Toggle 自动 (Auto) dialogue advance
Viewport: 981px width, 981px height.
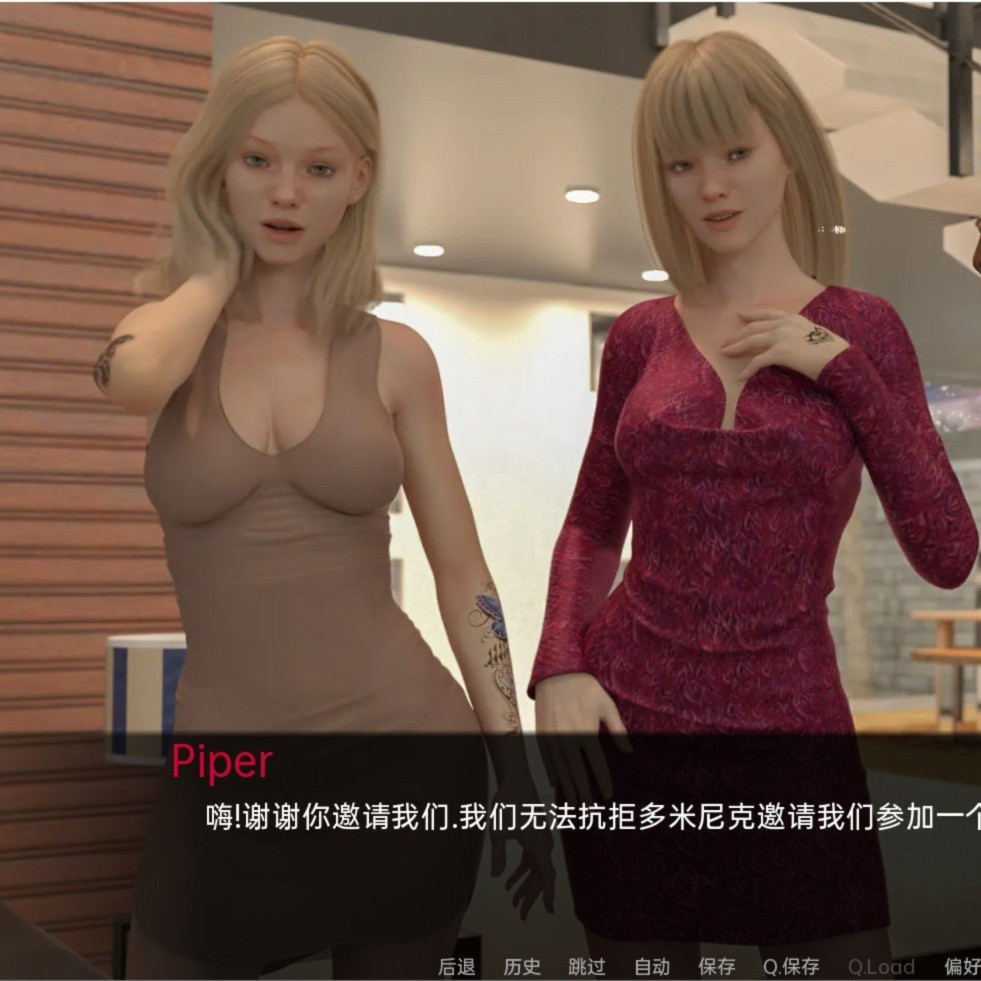(x=652, y=966)
